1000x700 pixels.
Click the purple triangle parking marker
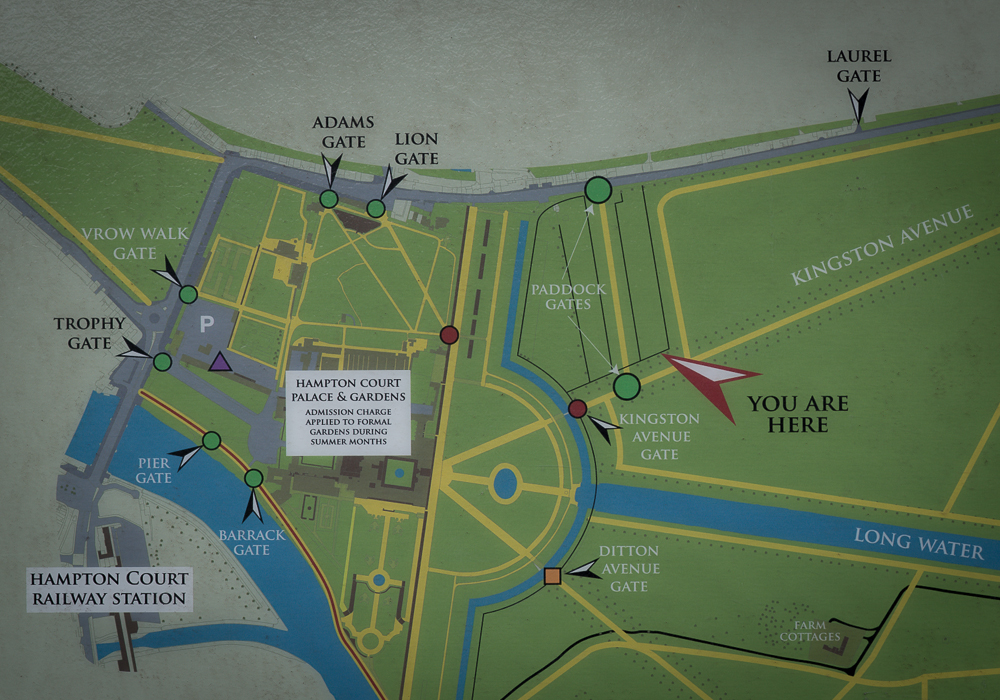(x=220, y=362)
